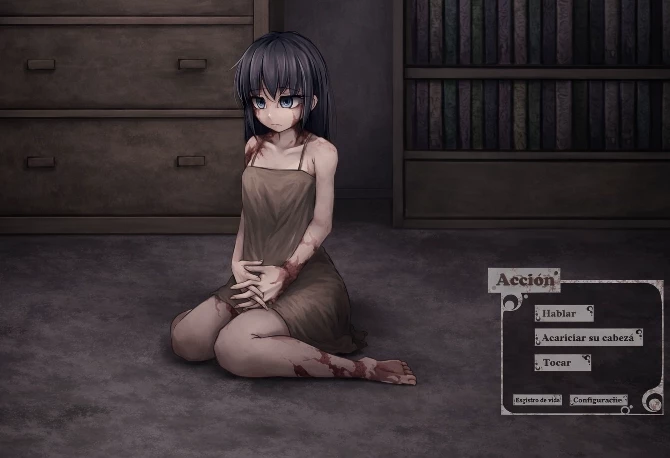Select Acariciar su cabeza option

[588, 338]
